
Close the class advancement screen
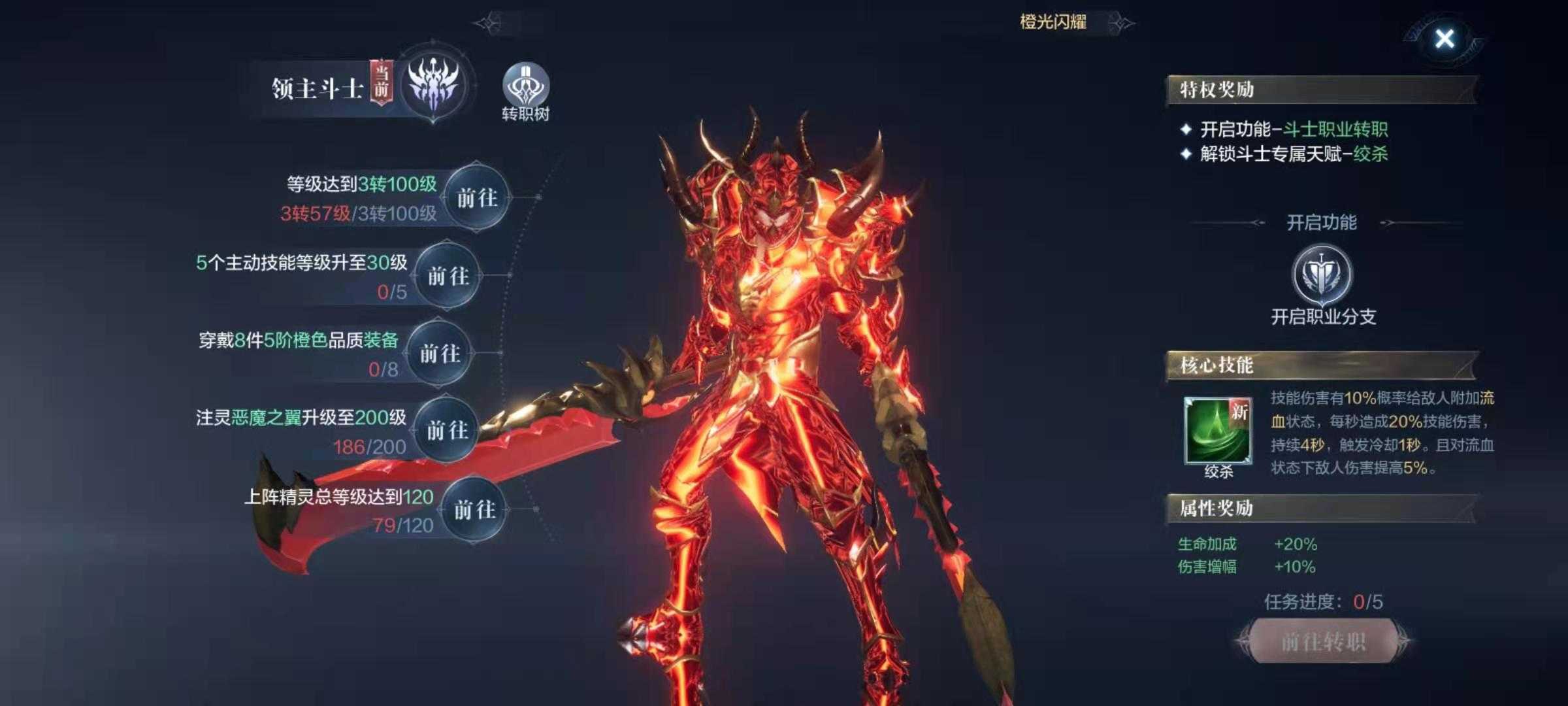[x=1445, y=39]
